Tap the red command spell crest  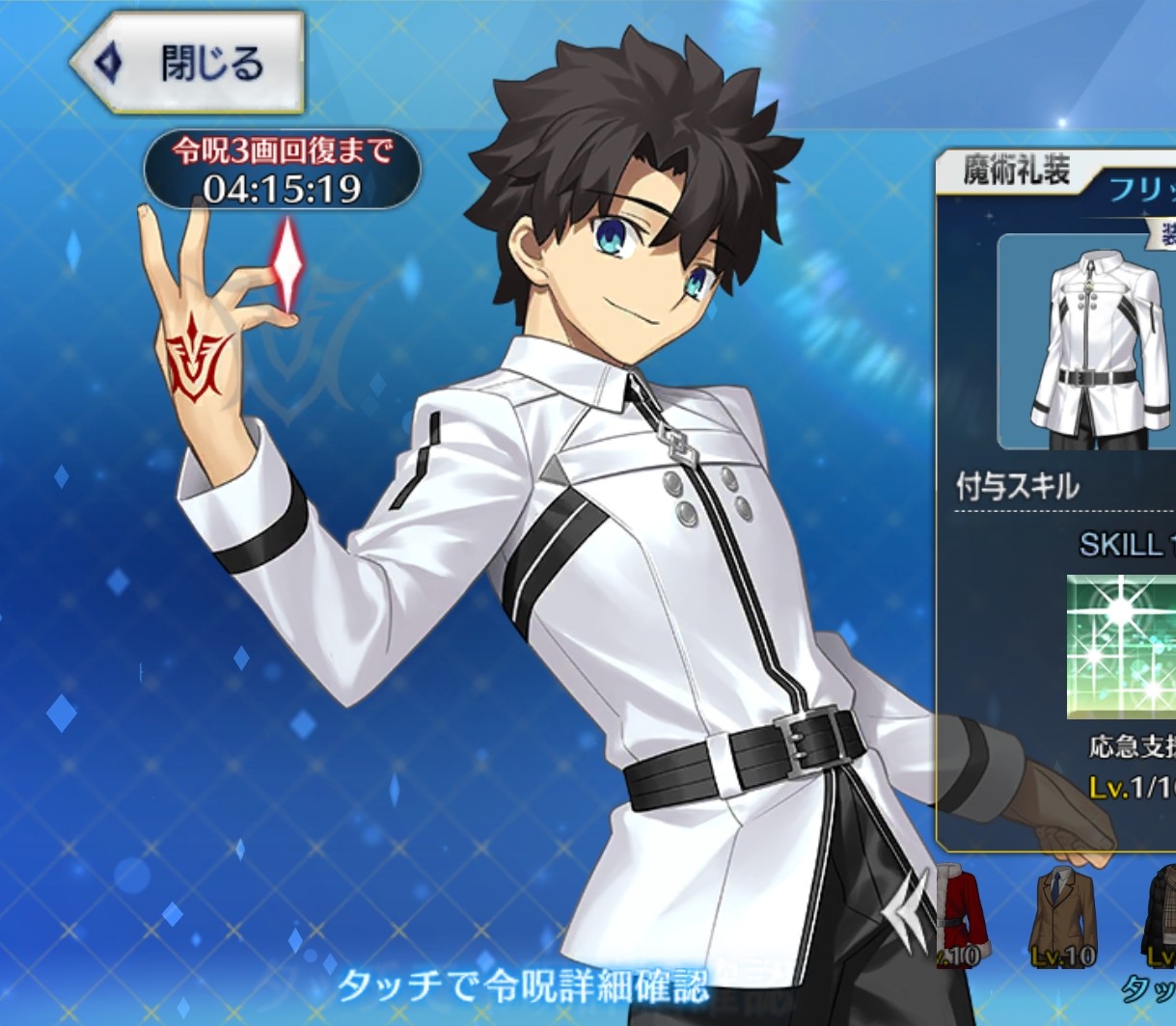[x=198, y=359]
